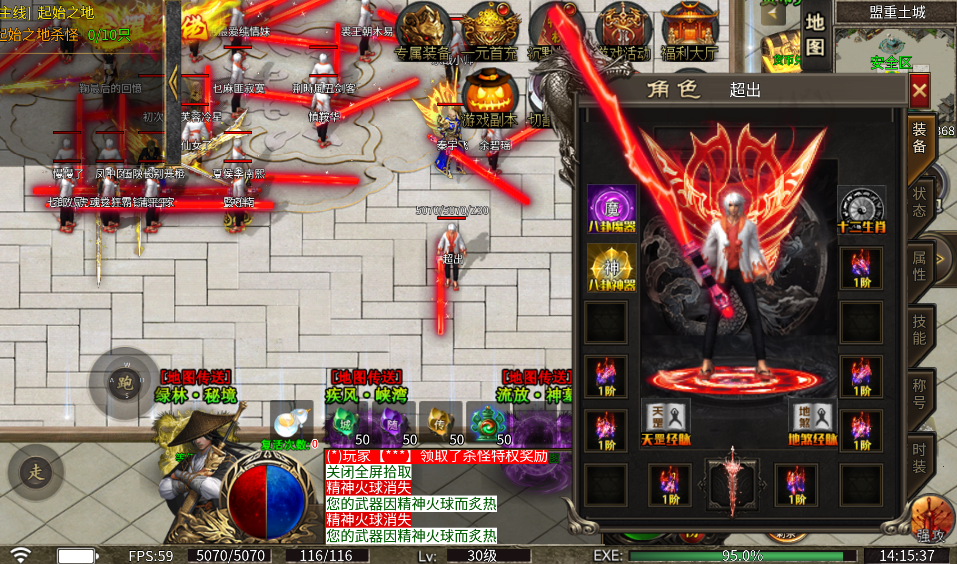Viewport: 957px width, 564px height.
Task: Use the green 城 town scroll item
Action: click(345, 421)
